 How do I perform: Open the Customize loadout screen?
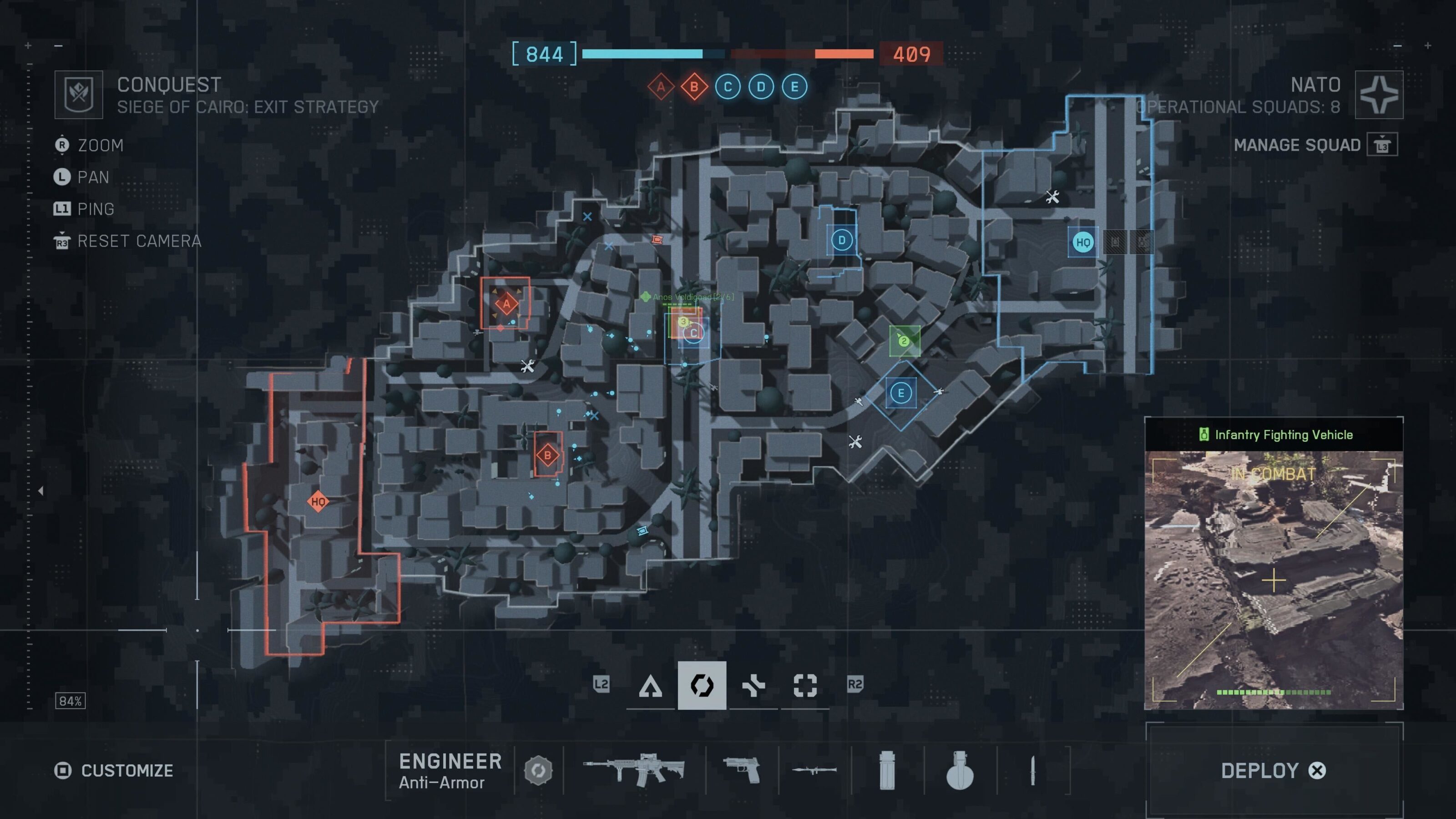[114, 770]
